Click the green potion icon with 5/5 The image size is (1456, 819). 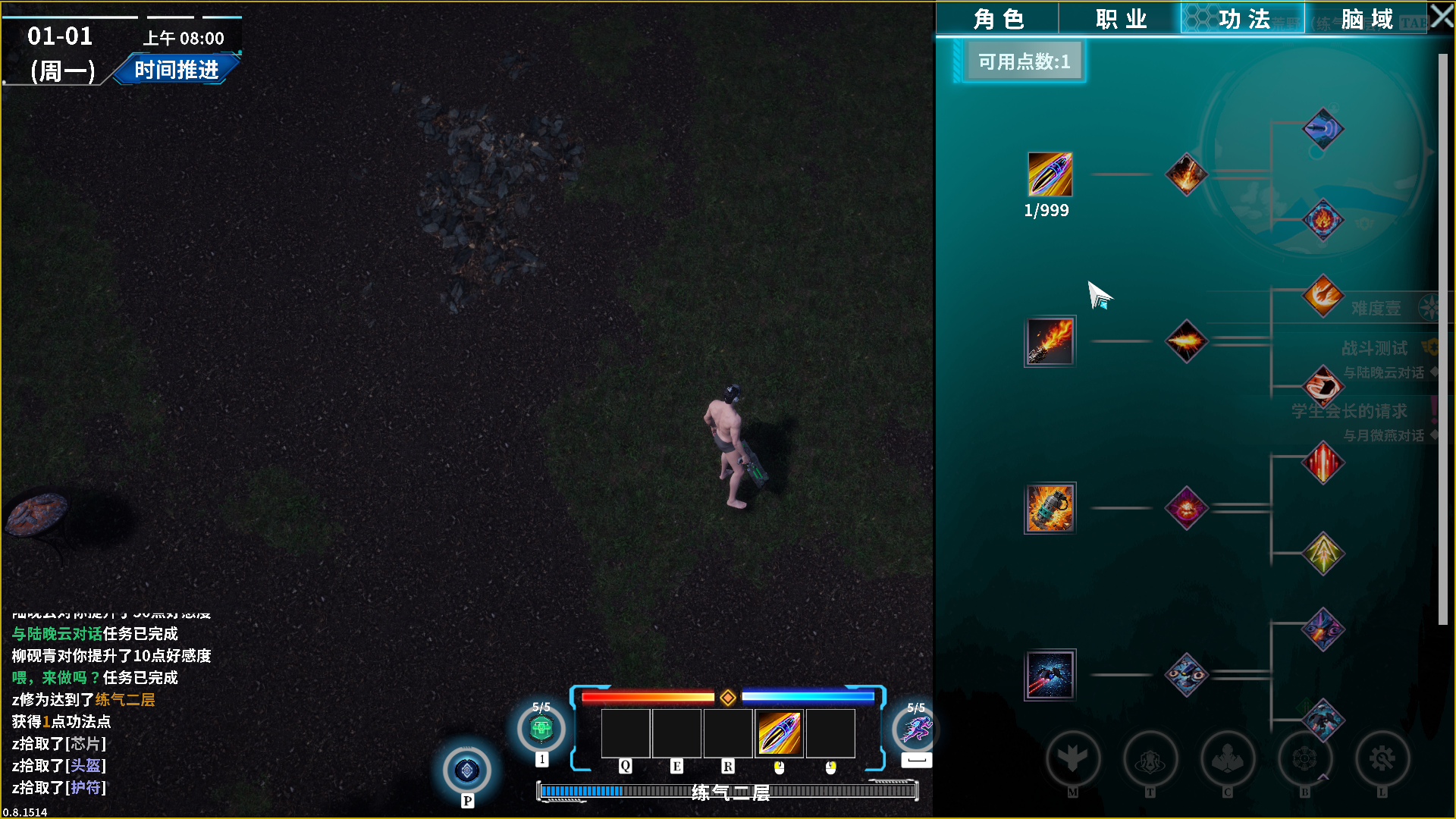pyautogui.click(x=541, y=730)
